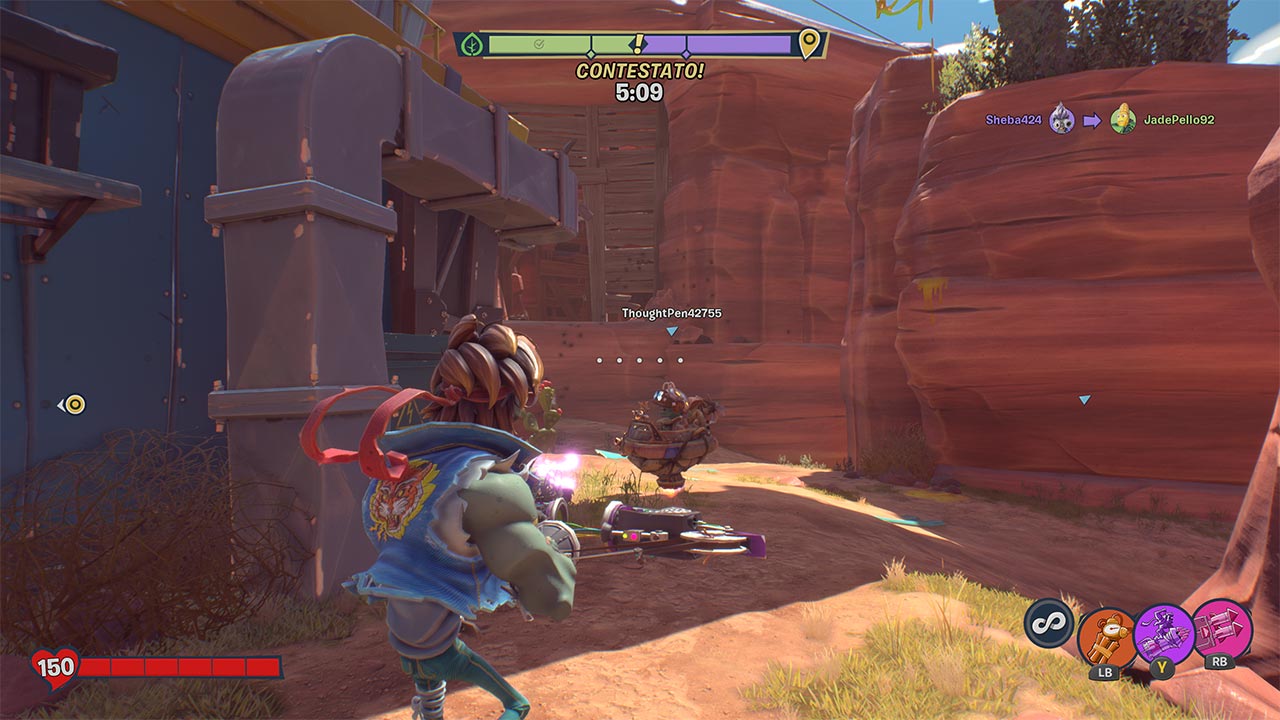Click Sheba424's player name
The height and width of the screenshot is (720, 1280).
[x=1013, y=117]
